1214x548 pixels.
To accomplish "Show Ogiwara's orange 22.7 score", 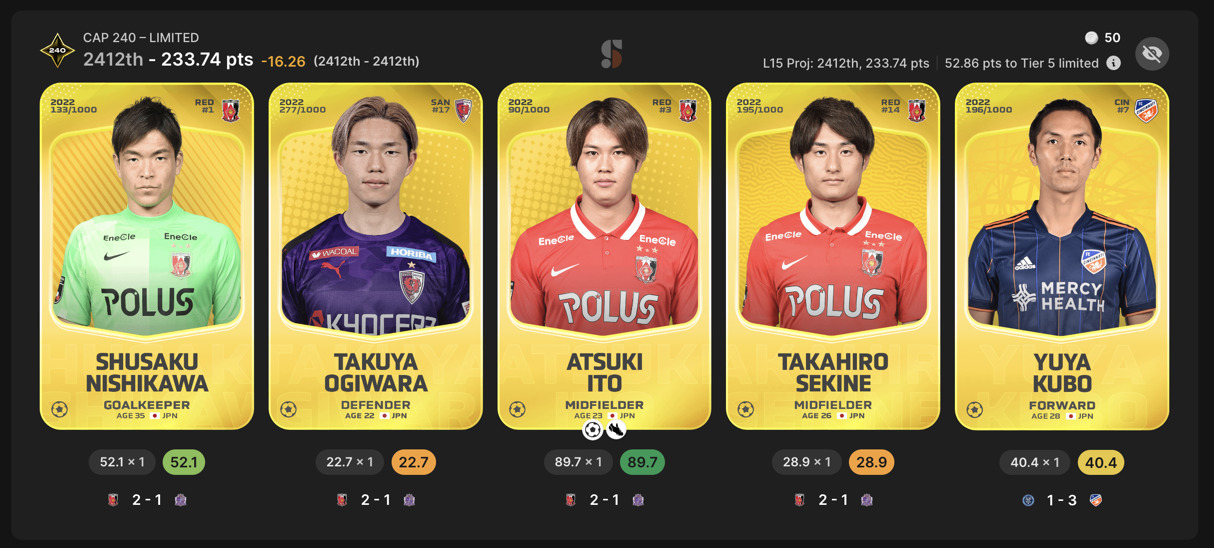I will pyautogui.click(x=413, y=462).
